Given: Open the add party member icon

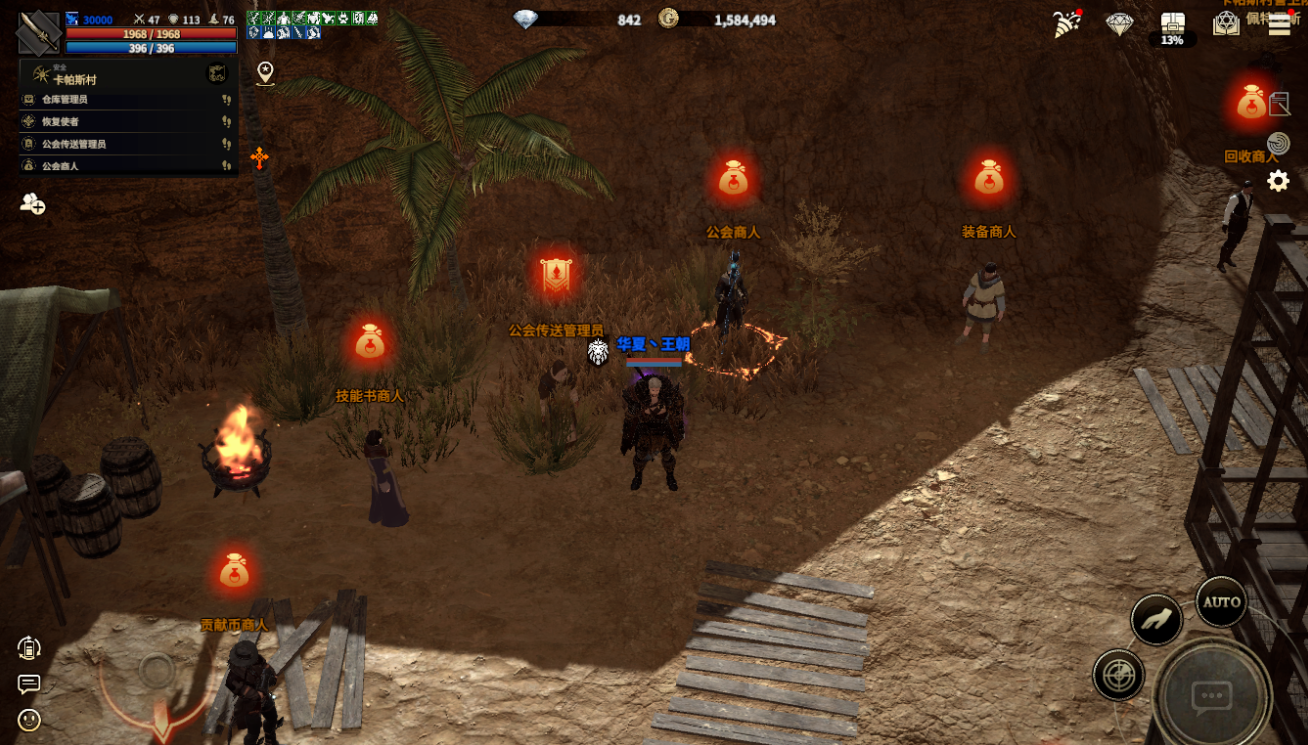Looking at the screenshot, I should 32,203.
